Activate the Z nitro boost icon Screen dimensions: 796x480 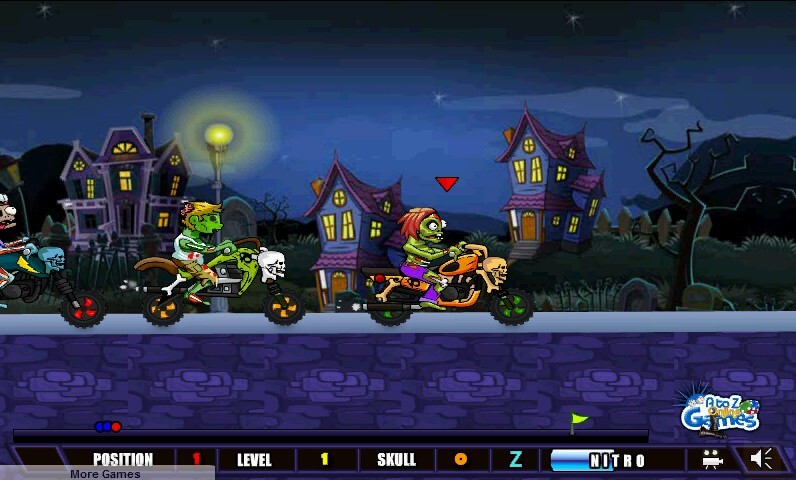tap(516, 460)
